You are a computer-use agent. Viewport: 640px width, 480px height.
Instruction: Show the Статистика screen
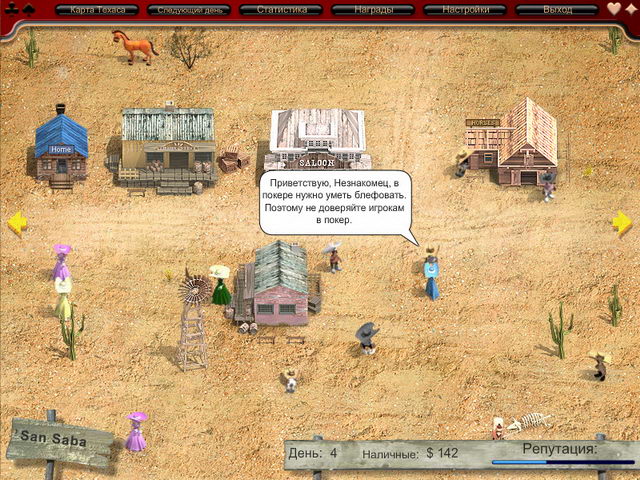280,10
